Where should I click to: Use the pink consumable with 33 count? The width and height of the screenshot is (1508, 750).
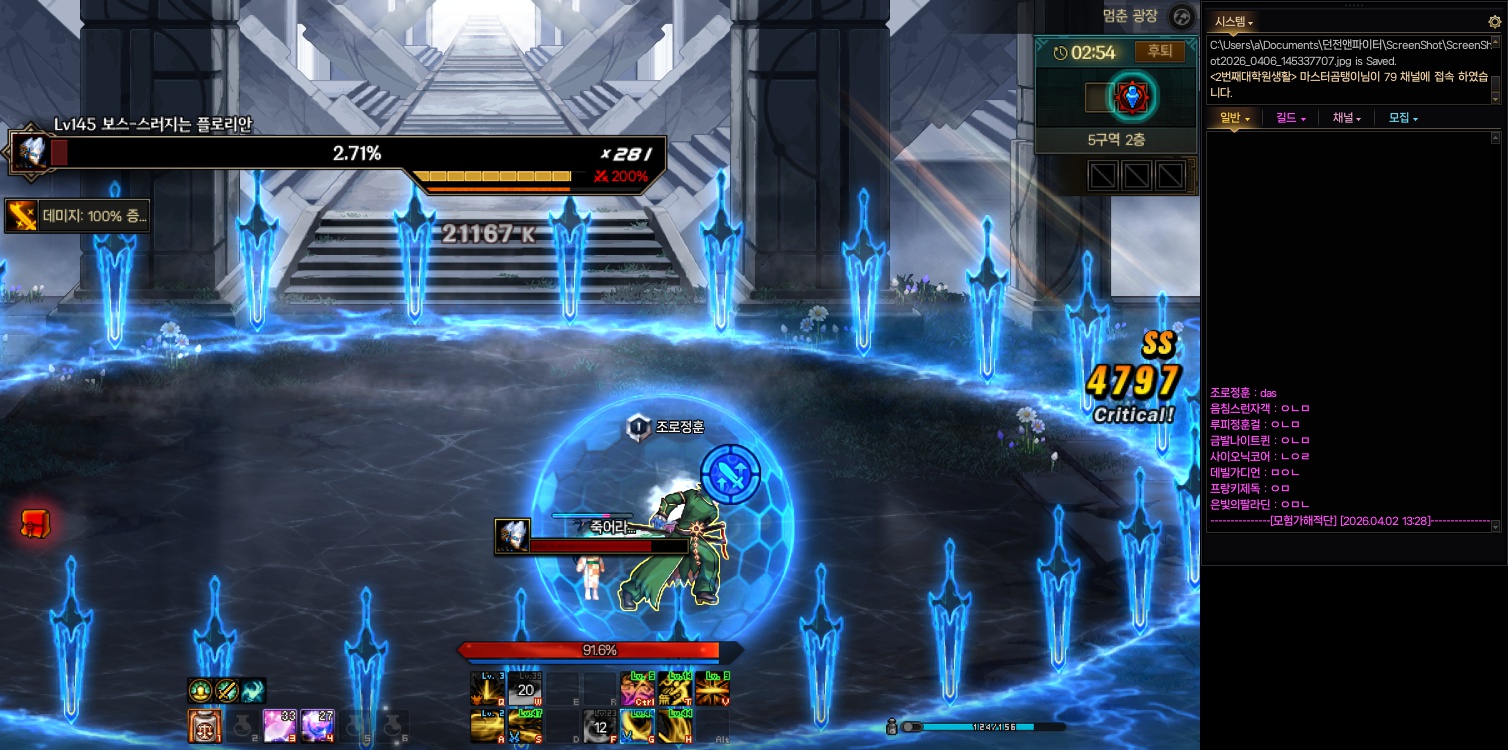point(279,726)
